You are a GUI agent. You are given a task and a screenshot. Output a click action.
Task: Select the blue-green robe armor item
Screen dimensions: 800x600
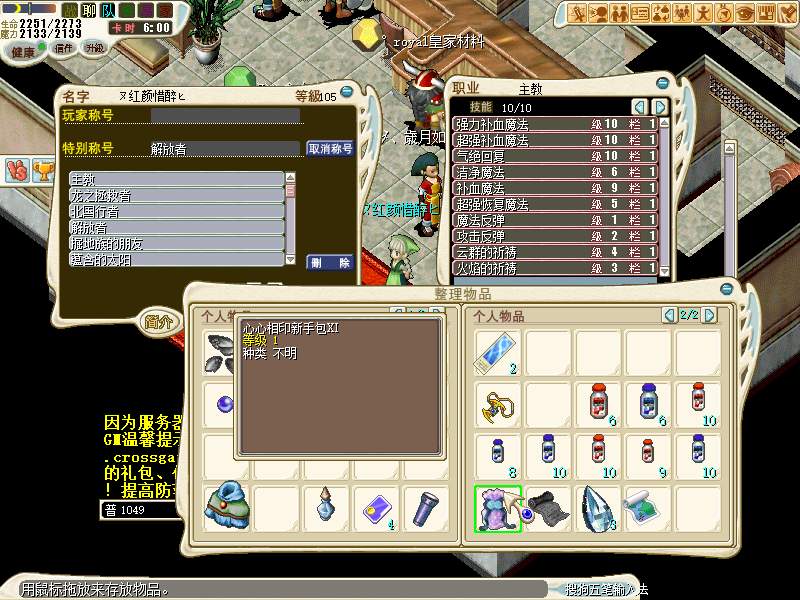point(226,507)
